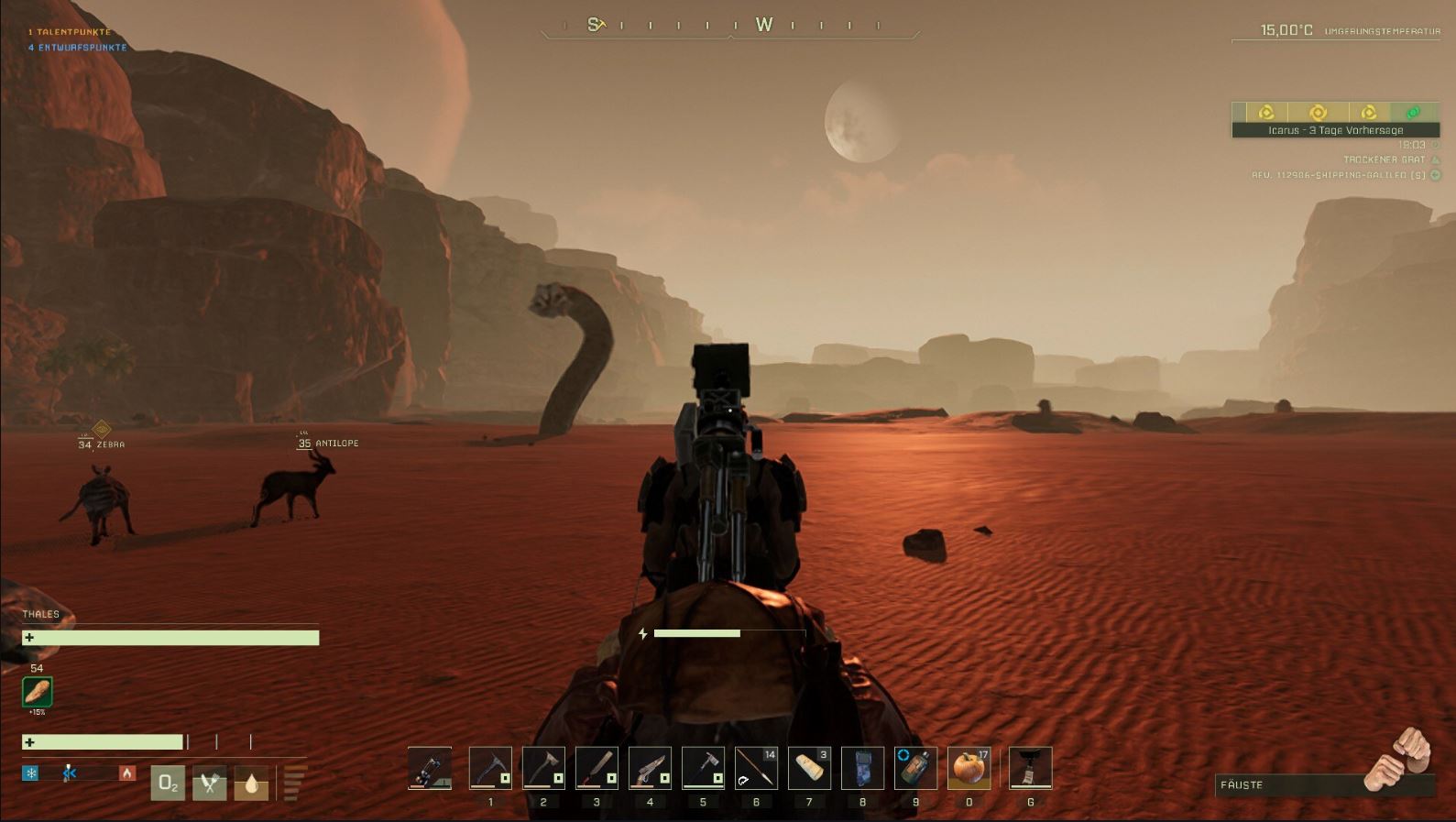
Task: Click the mount slot left of the hotbar
Action: [x=430, y=768]
